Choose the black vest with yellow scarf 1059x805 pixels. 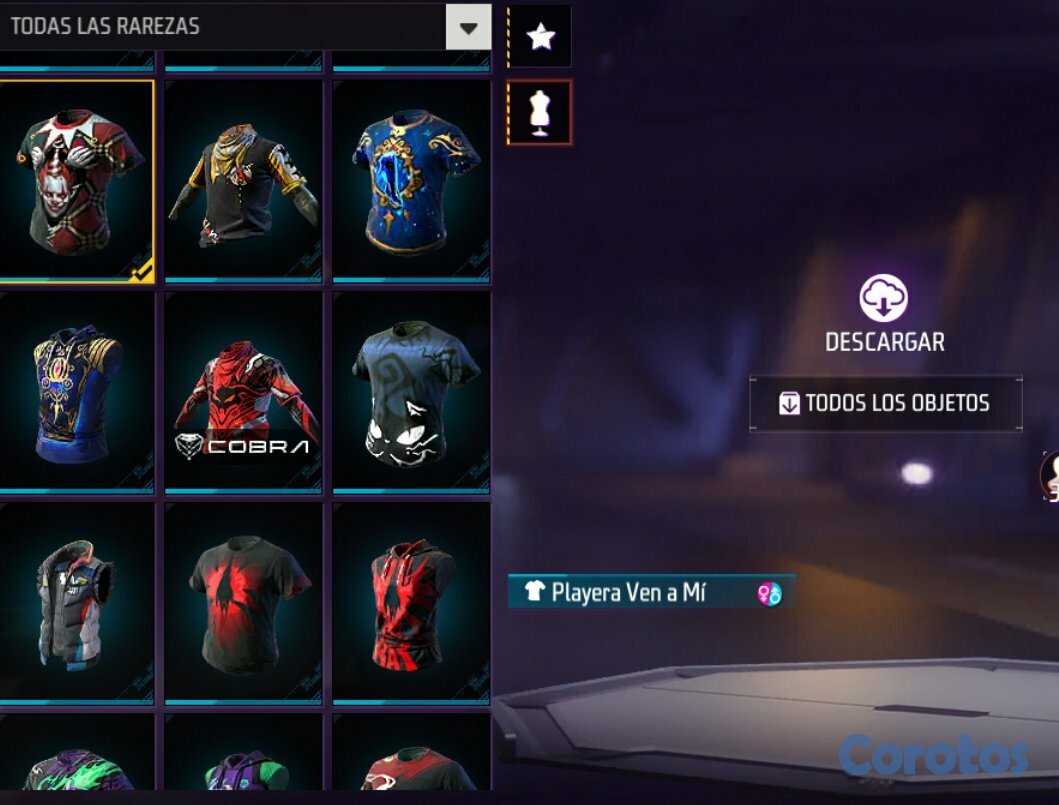point(243,180)
